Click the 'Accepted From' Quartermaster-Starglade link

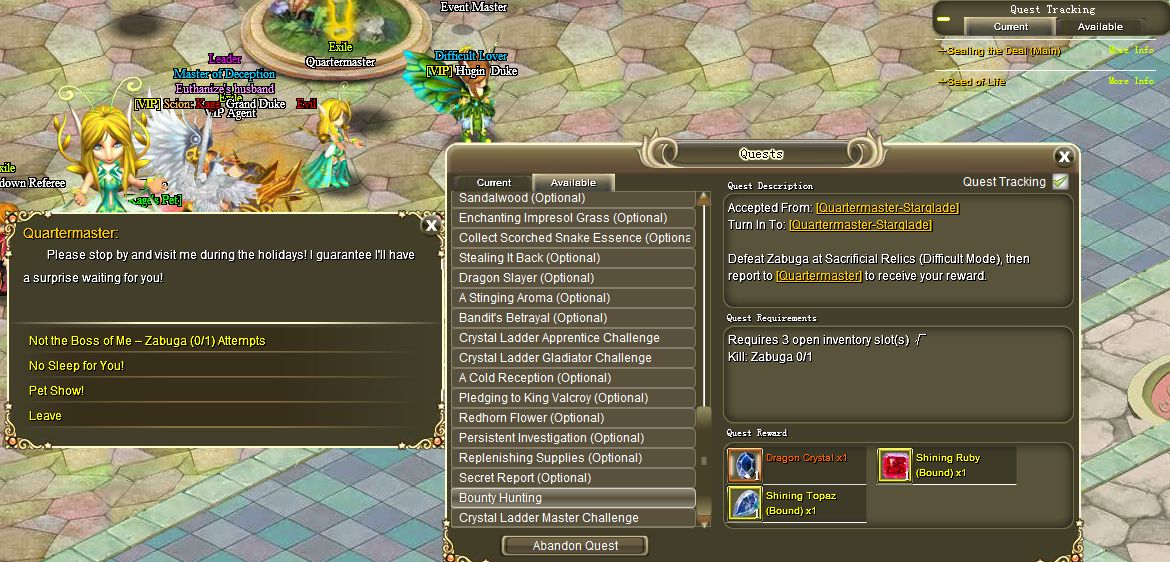point(887,208)
